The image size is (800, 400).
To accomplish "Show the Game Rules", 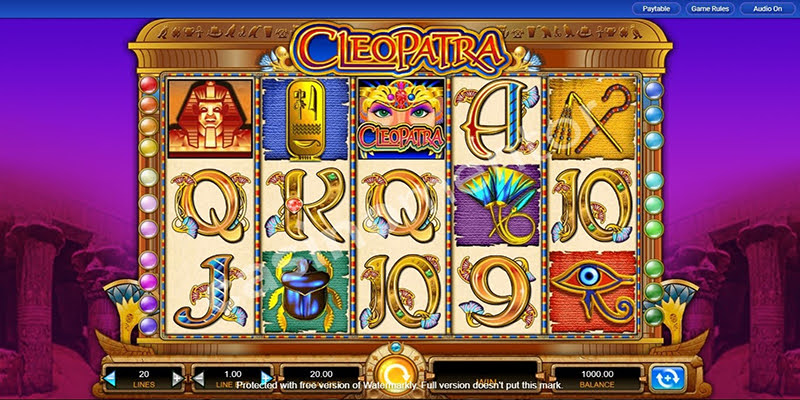I will (x=708, y=9).
